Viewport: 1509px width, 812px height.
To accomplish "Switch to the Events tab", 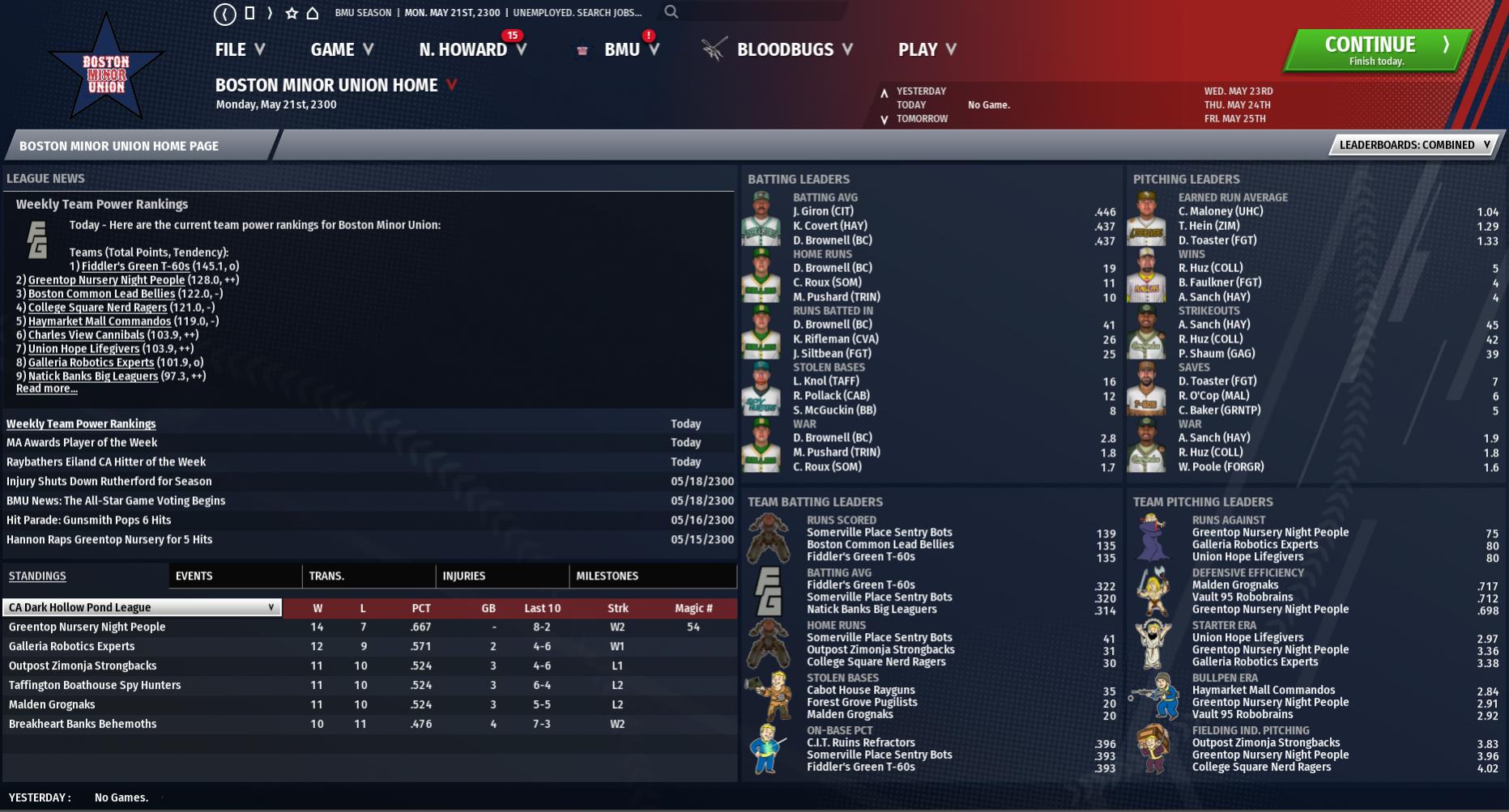I will pos(194,576).
